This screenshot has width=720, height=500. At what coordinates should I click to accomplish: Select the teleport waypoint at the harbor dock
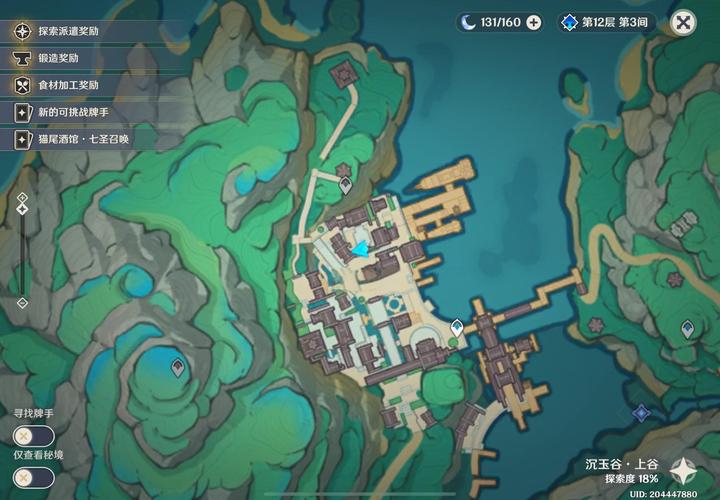point(457,327)
